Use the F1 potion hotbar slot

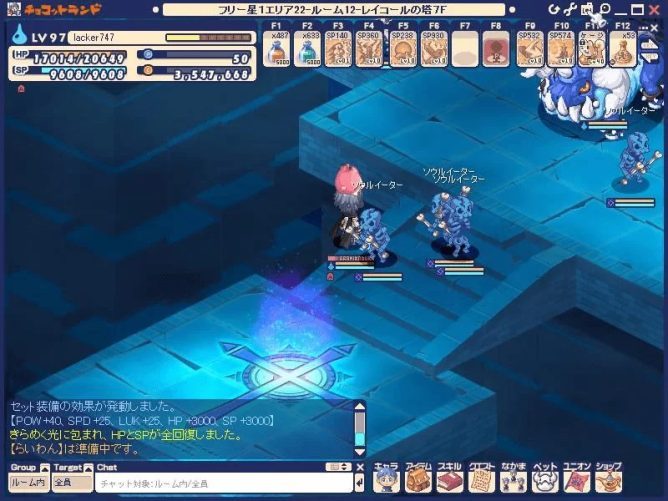click(279, 48)
